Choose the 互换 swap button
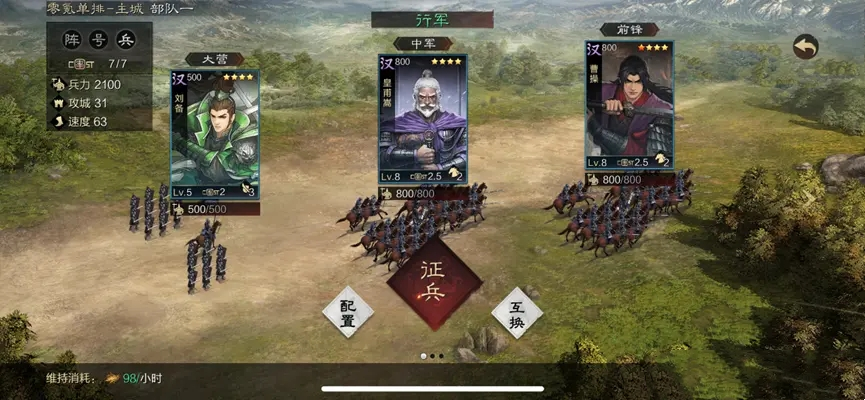This screenshot has width=865, height=400. [x=517, y=313]
